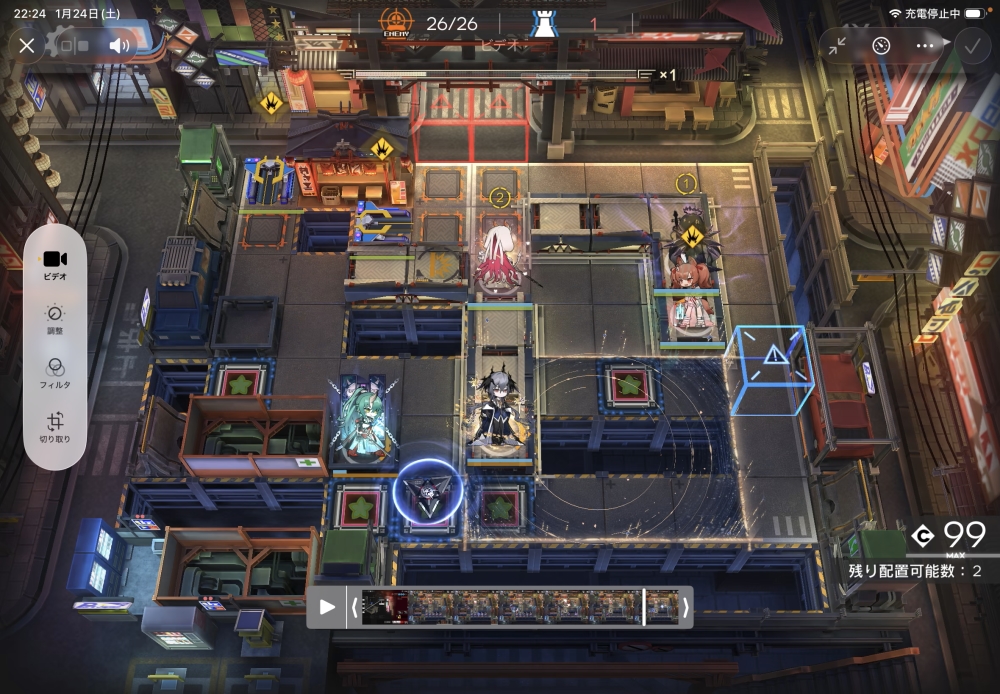Viewport: 1000px width, 694px height.
Task: Select the right trim handle of the filmstrip
Action: [685, 607]
